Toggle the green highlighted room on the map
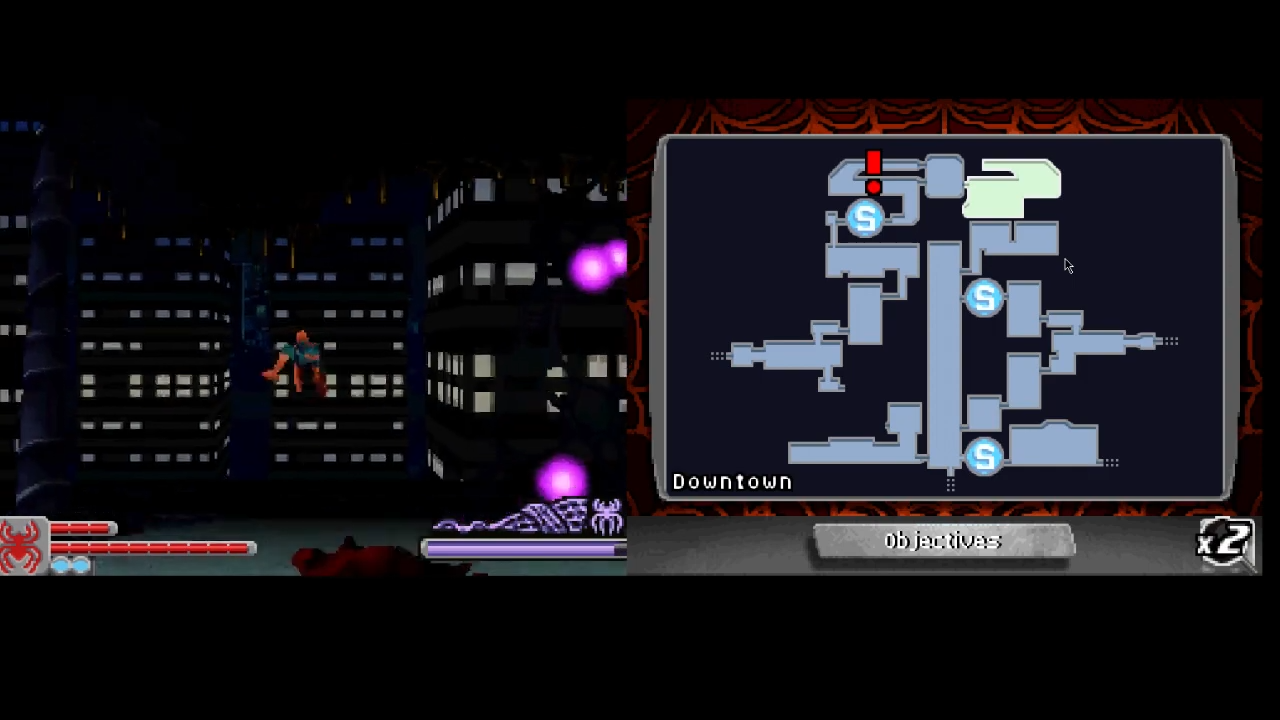This screenshot has width=1280, height=720. [x=1012, y=192]
